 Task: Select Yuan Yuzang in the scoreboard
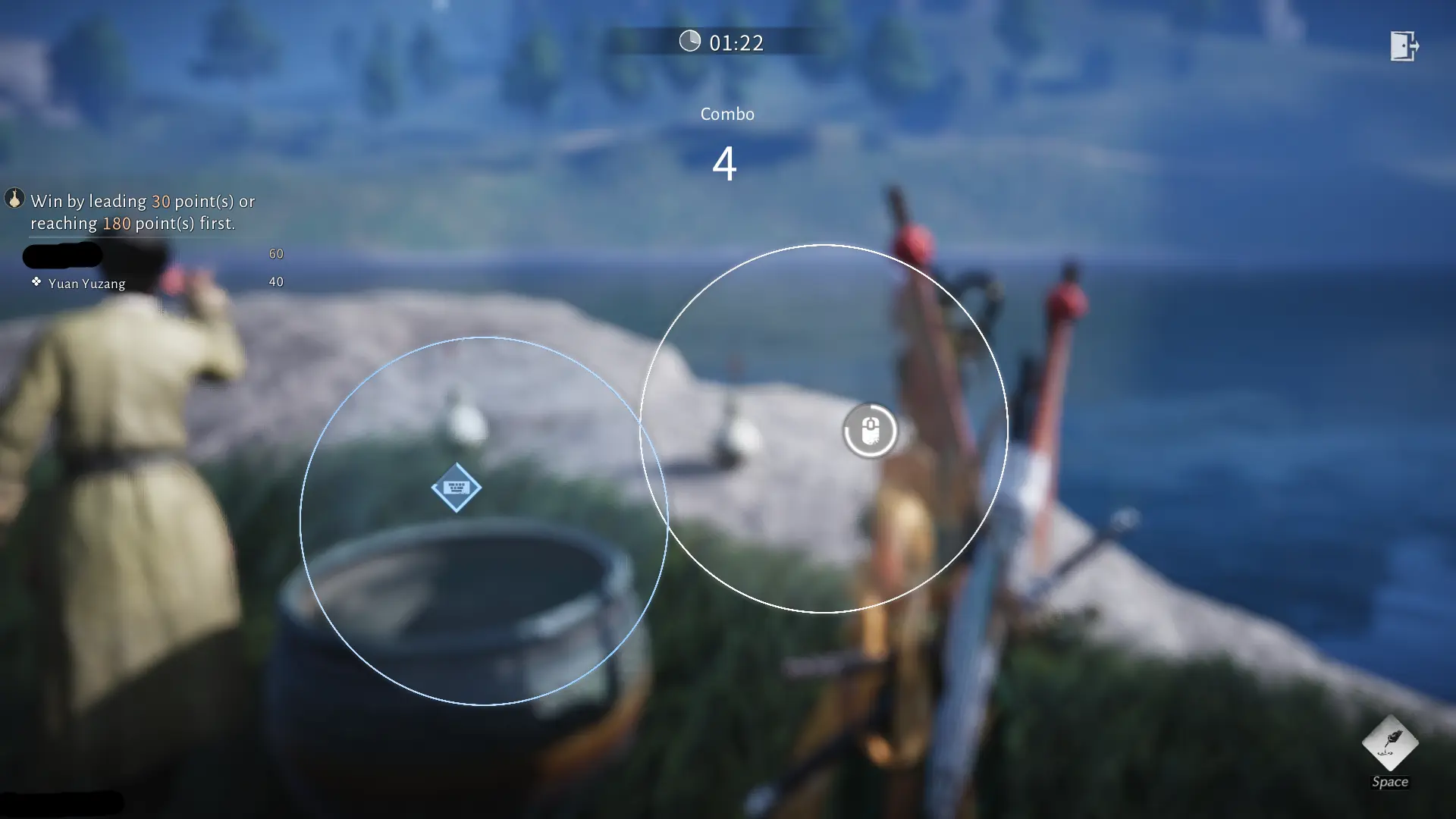point(87,283)
